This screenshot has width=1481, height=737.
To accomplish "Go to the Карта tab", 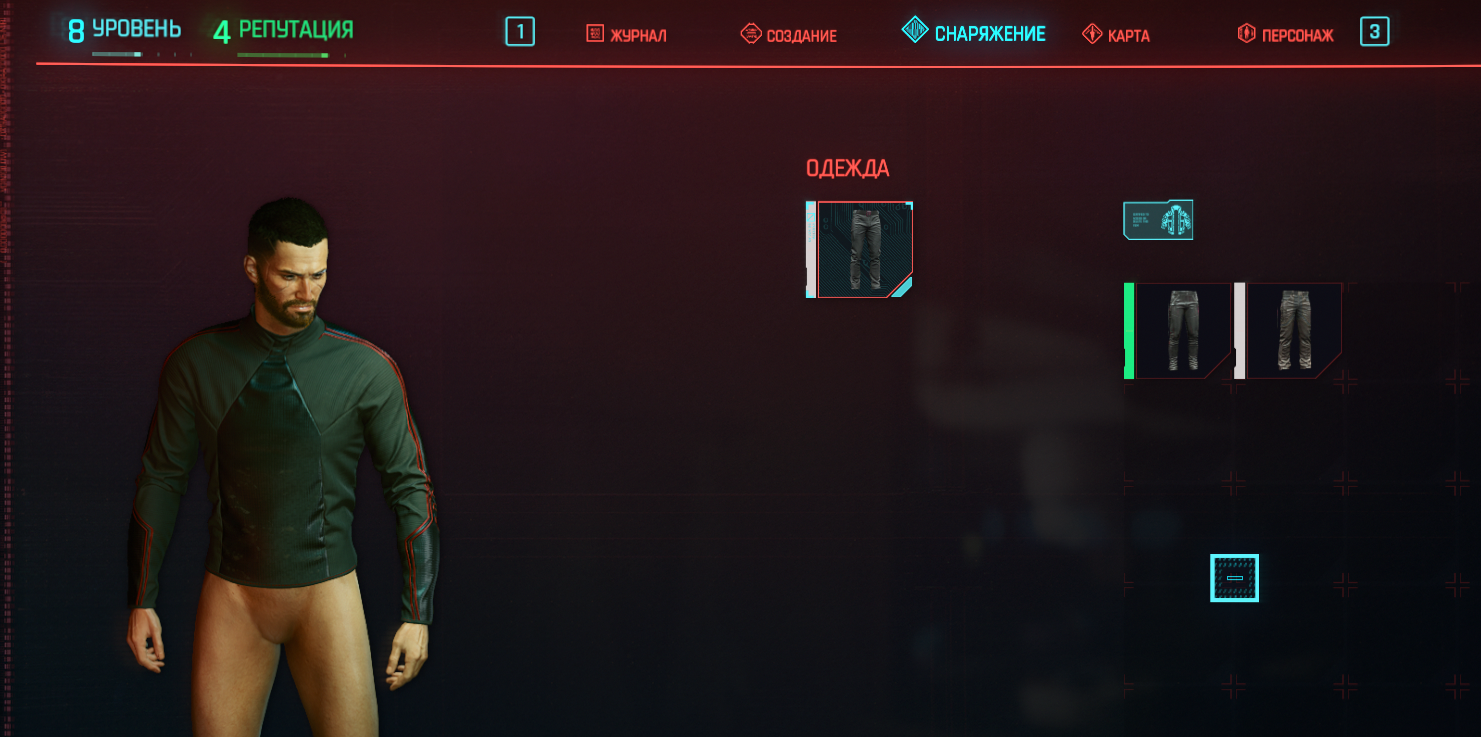I will (1117, 35).
